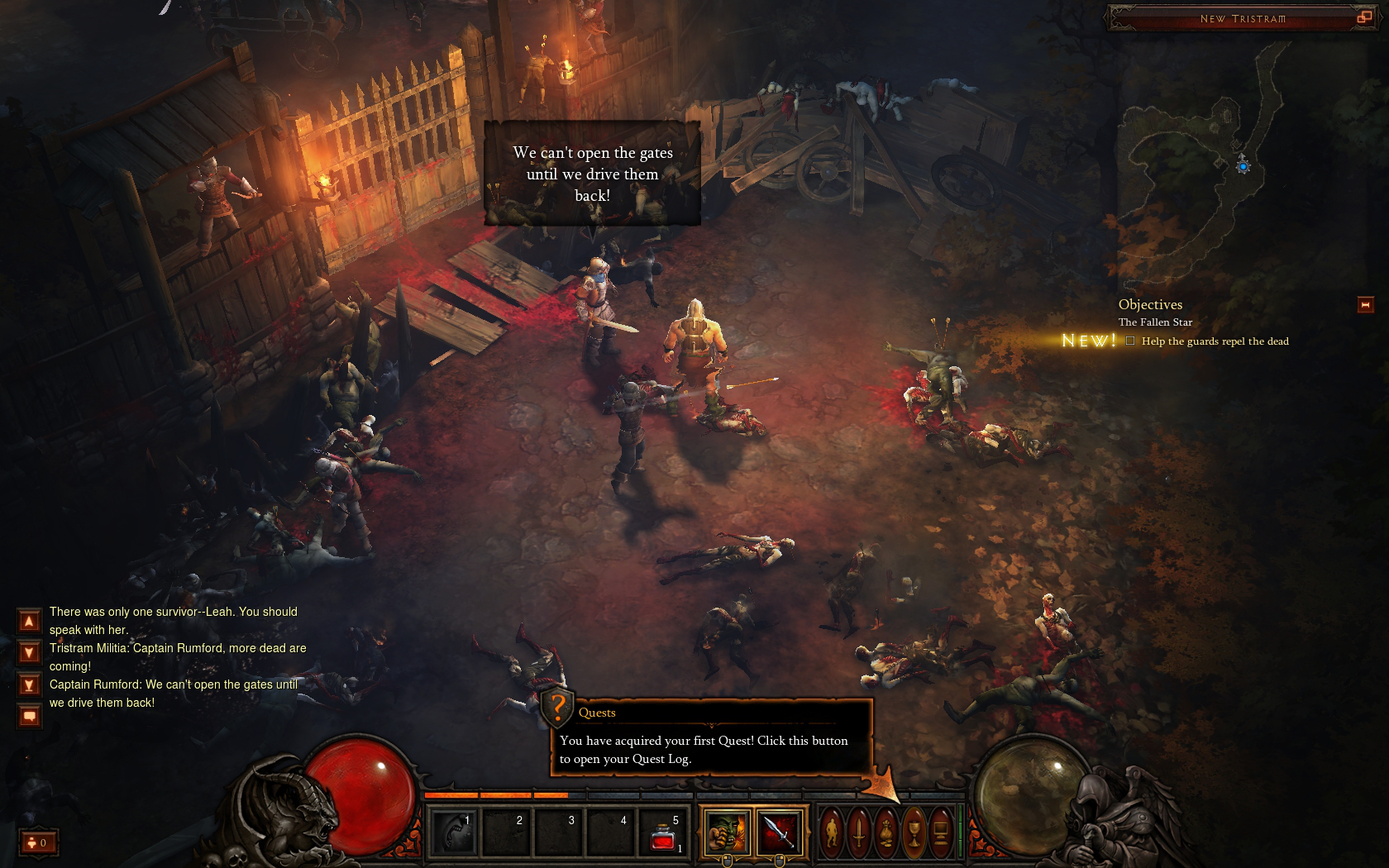
Task: Click the friends list counter button
Action: point(37,842)
